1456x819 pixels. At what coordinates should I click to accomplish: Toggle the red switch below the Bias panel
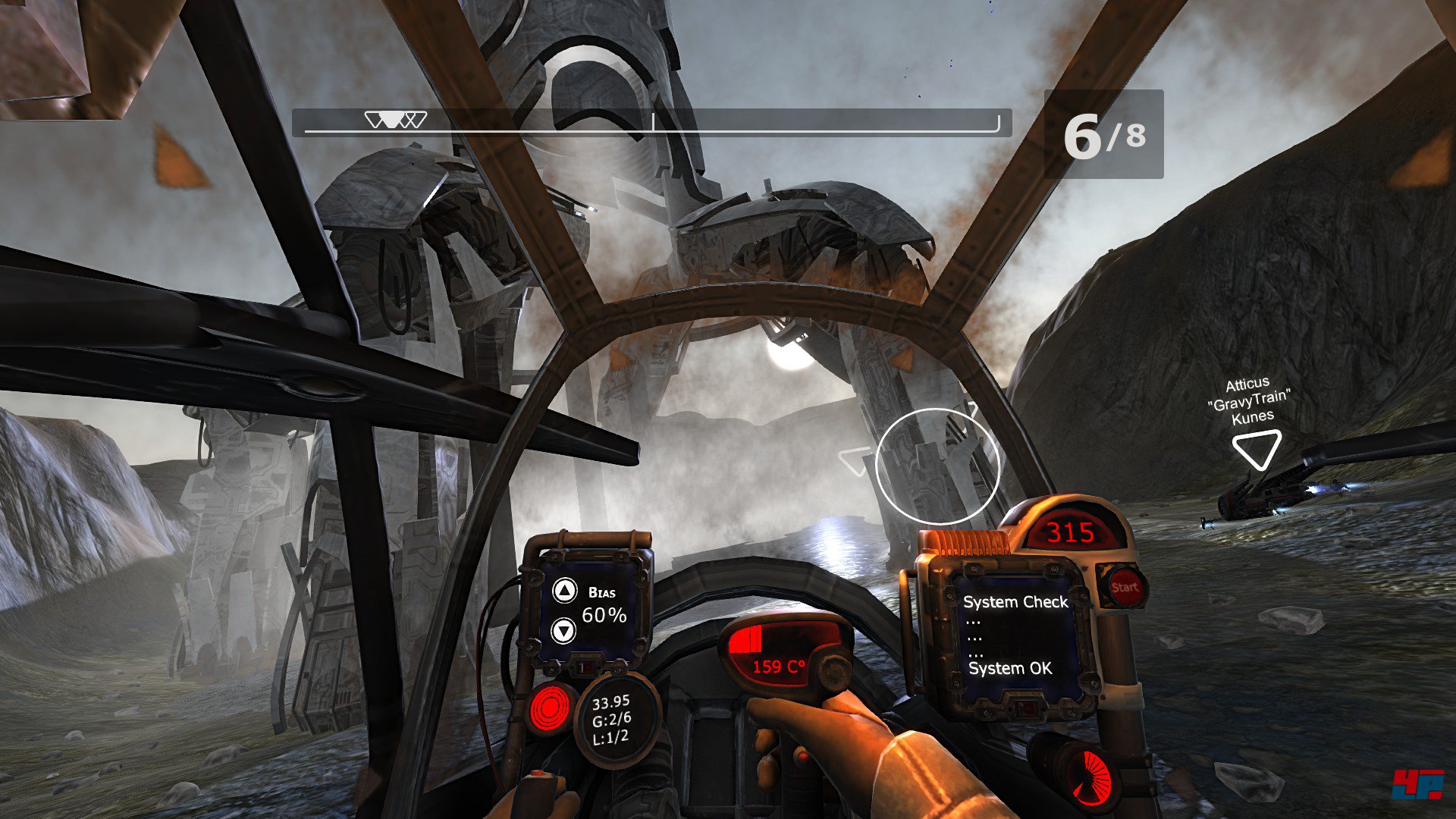pos(584,667)
